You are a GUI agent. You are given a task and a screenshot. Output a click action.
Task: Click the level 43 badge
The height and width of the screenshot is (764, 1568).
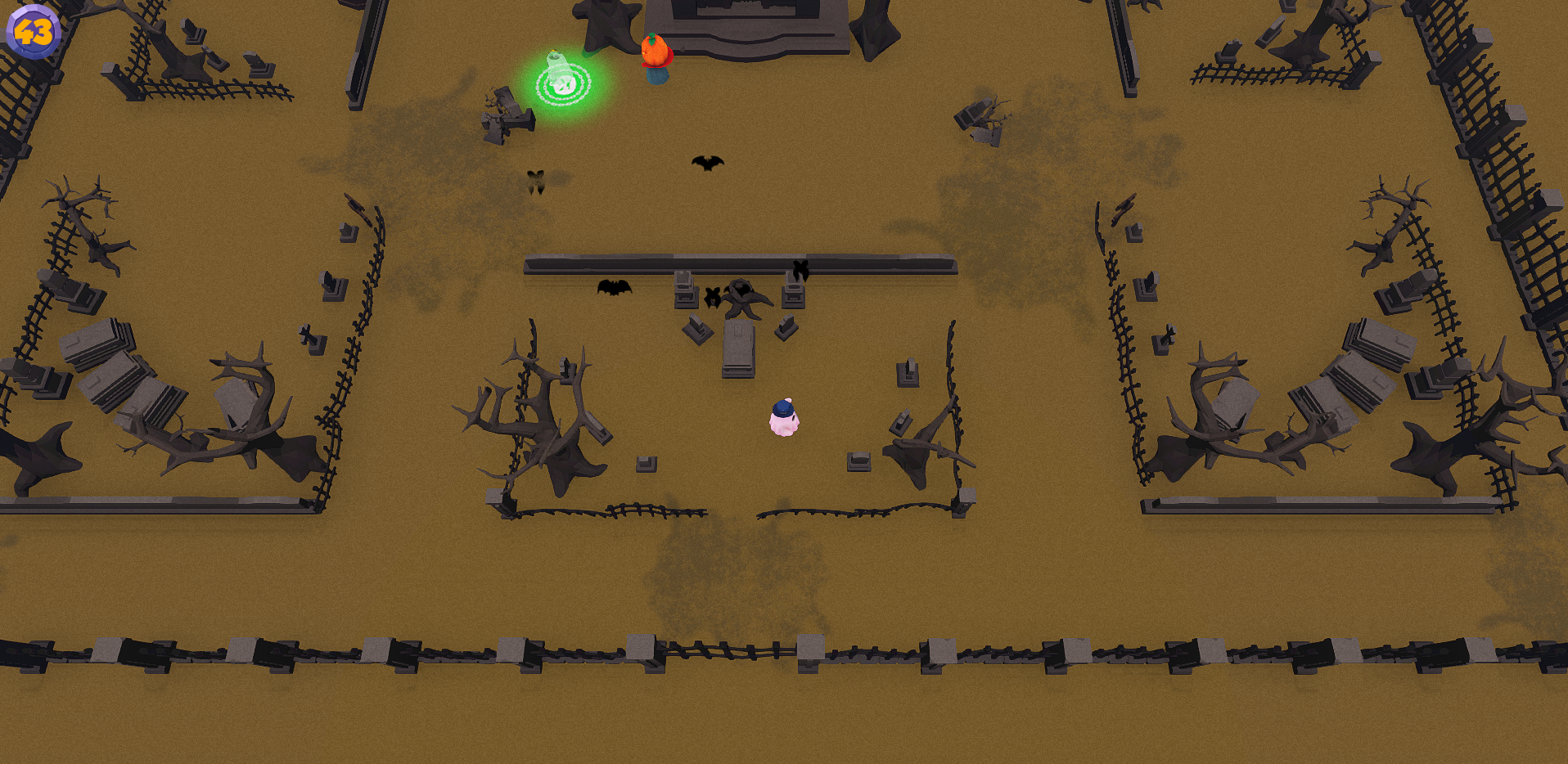pos(33,32)
